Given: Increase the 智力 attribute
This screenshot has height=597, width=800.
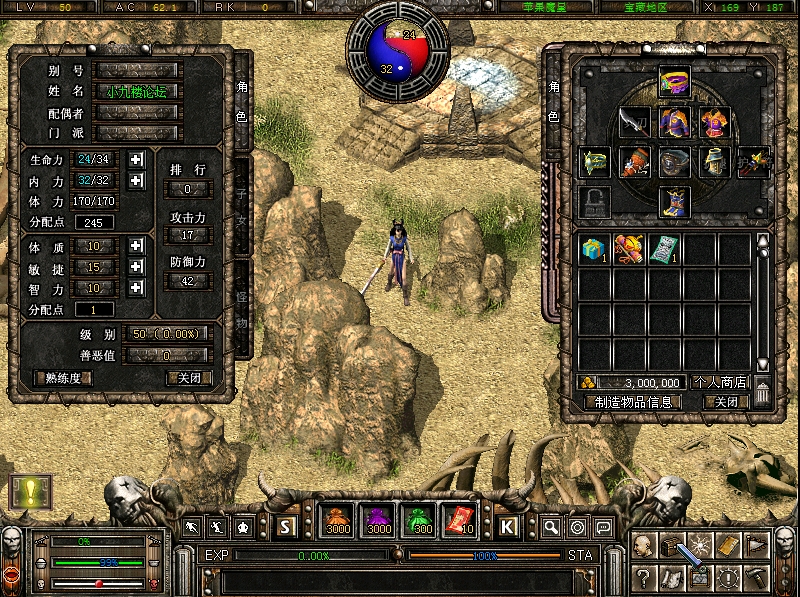Looking at the screenshot, I should tap(136, 288).
